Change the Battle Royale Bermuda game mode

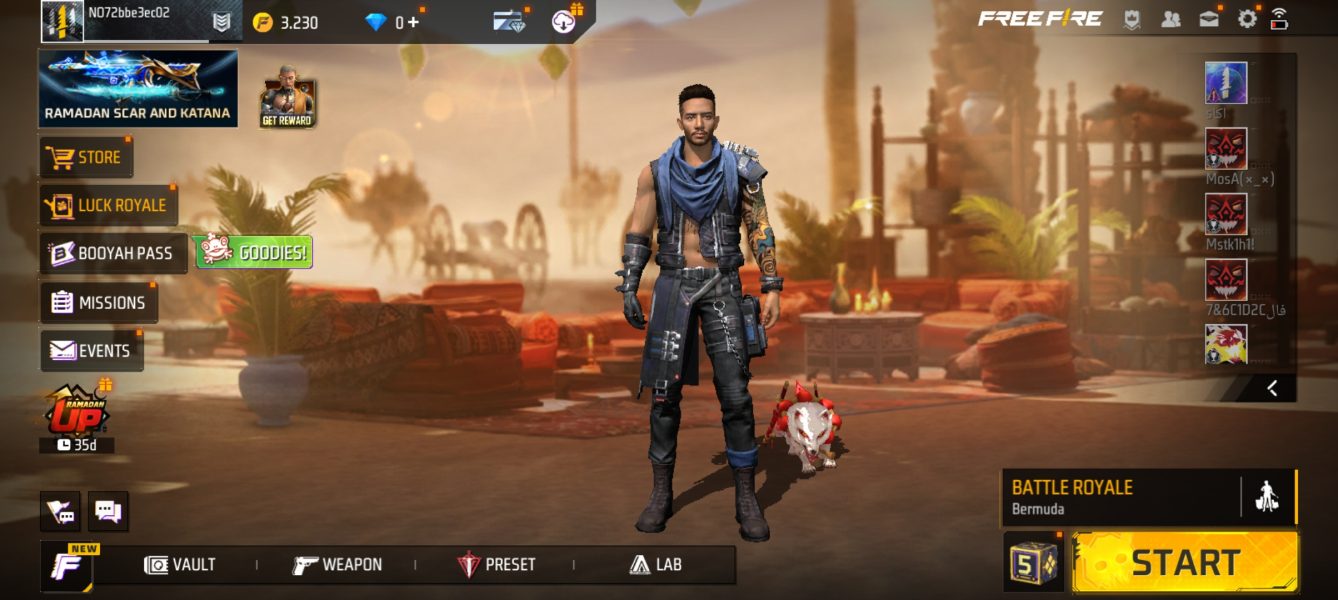[1120, 497]
